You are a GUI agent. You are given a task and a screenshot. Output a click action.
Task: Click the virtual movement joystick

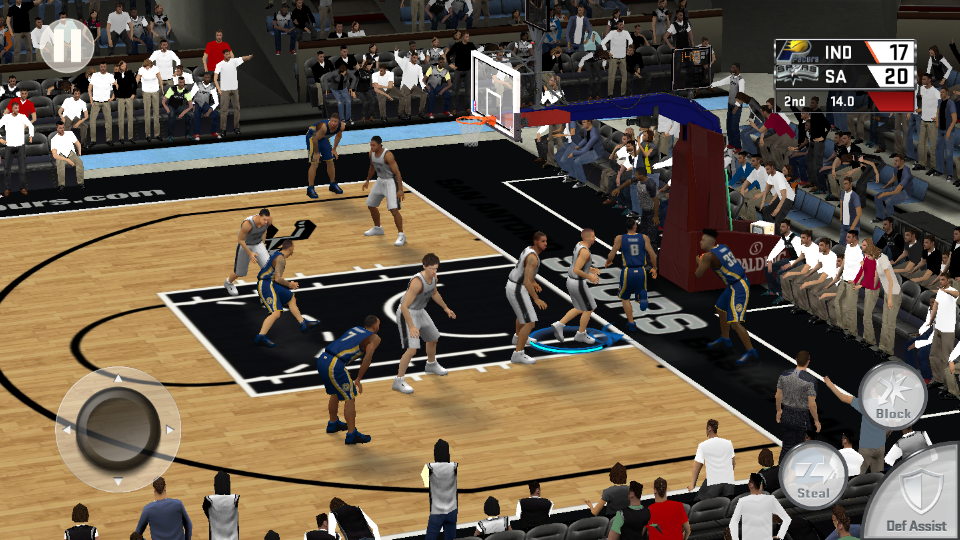[x=117, y=428]
